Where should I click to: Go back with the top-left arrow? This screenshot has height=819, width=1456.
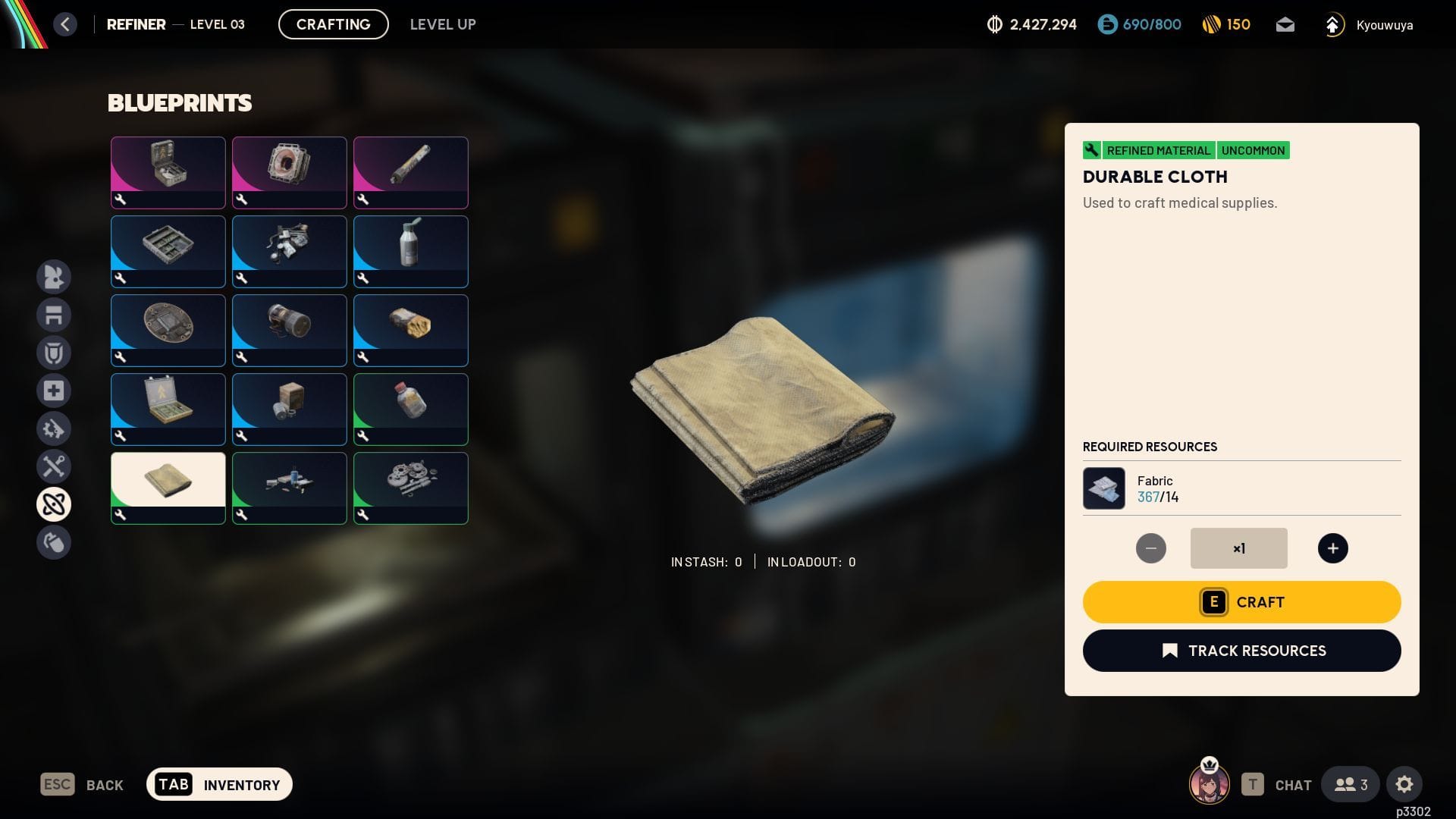(65, 24)
